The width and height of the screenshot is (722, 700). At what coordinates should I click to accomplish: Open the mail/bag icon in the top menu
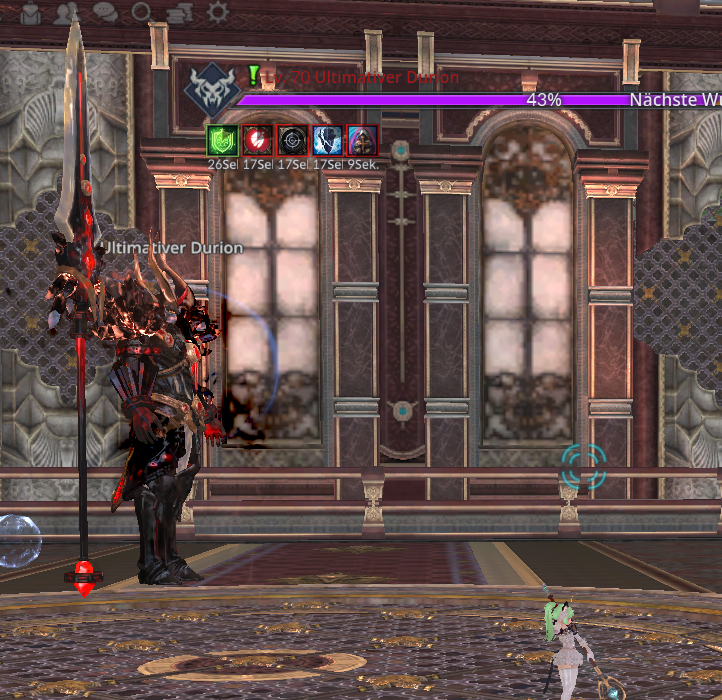coord(31,13)
